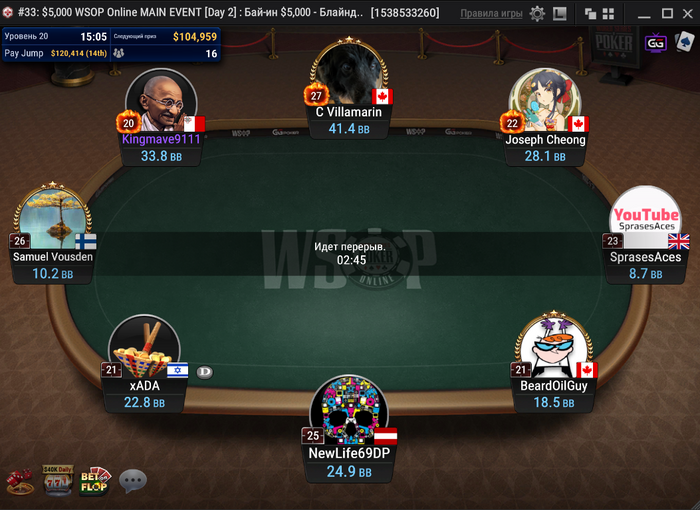Cascade tables with overlapping windows icon

[x=592, y=14]
